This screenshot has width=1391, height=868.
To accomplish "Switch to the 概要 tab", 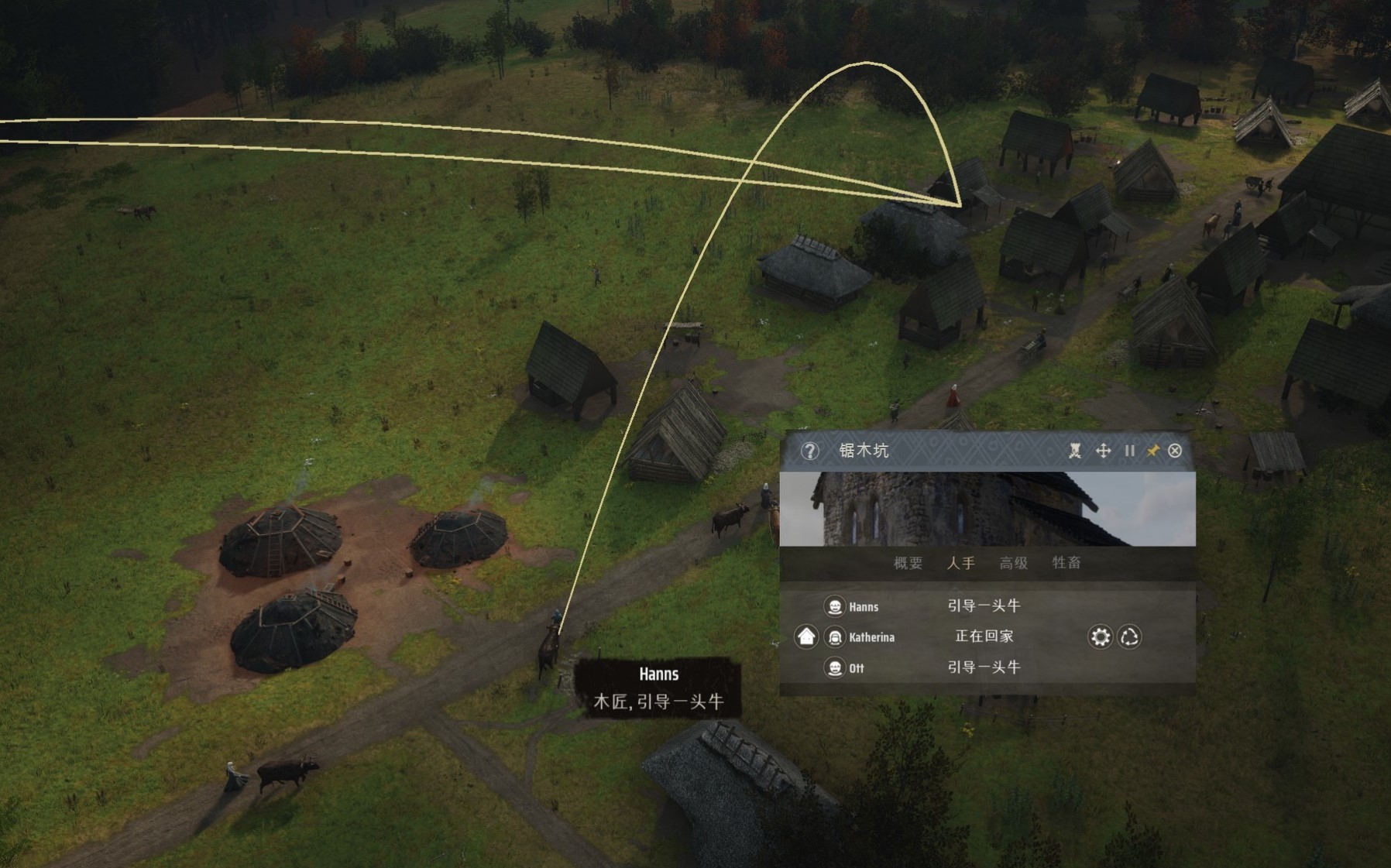I will 908,563.
